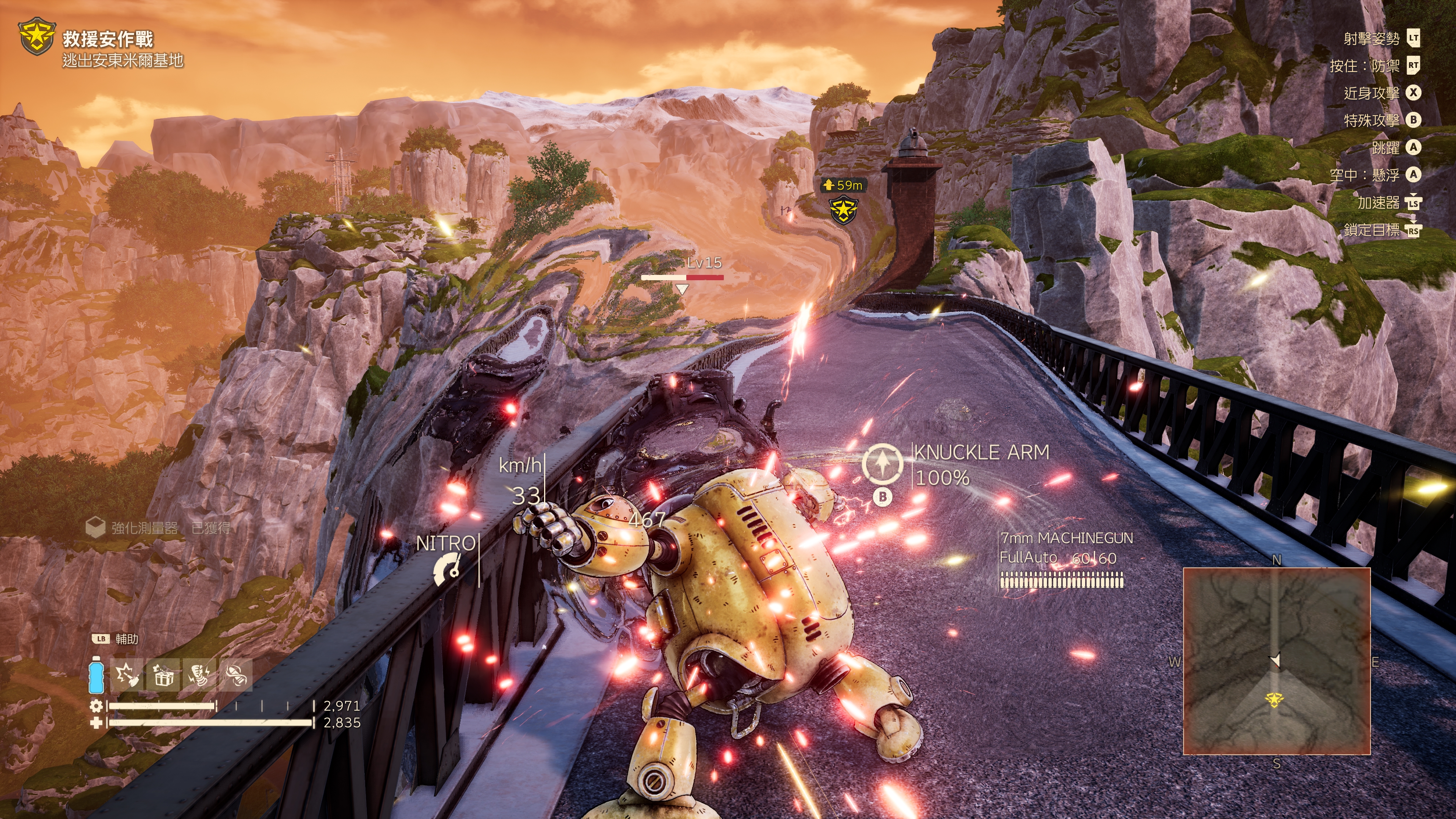Select the blue water bottle item

coord(96,675)
